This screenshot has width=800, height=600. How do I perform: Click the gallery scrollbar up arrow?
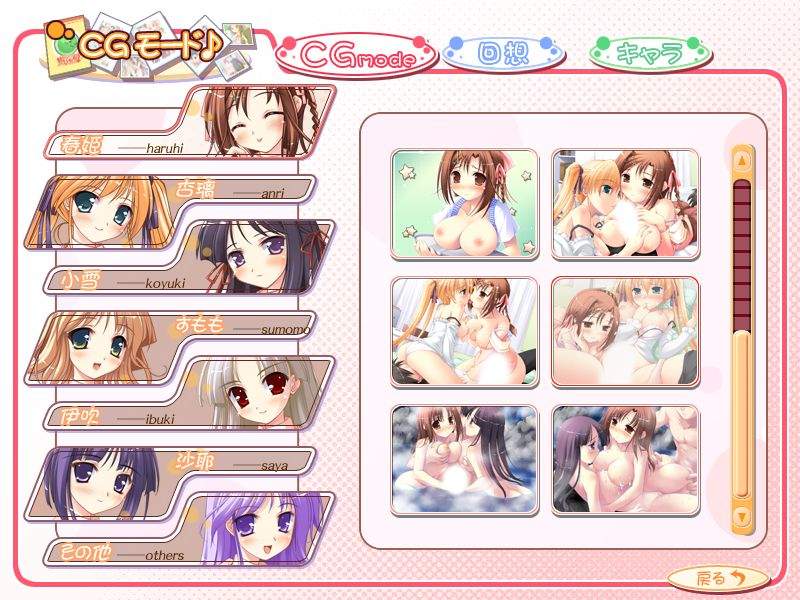pyautogui.click(x=741, y=160)
